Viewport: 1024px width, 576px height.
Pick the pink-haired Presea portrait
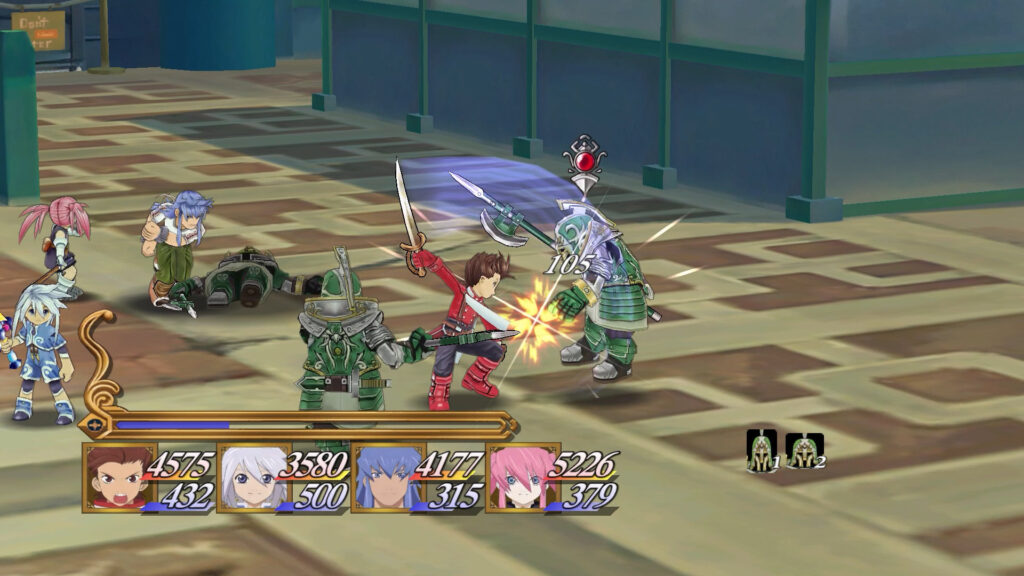[515, 478]
